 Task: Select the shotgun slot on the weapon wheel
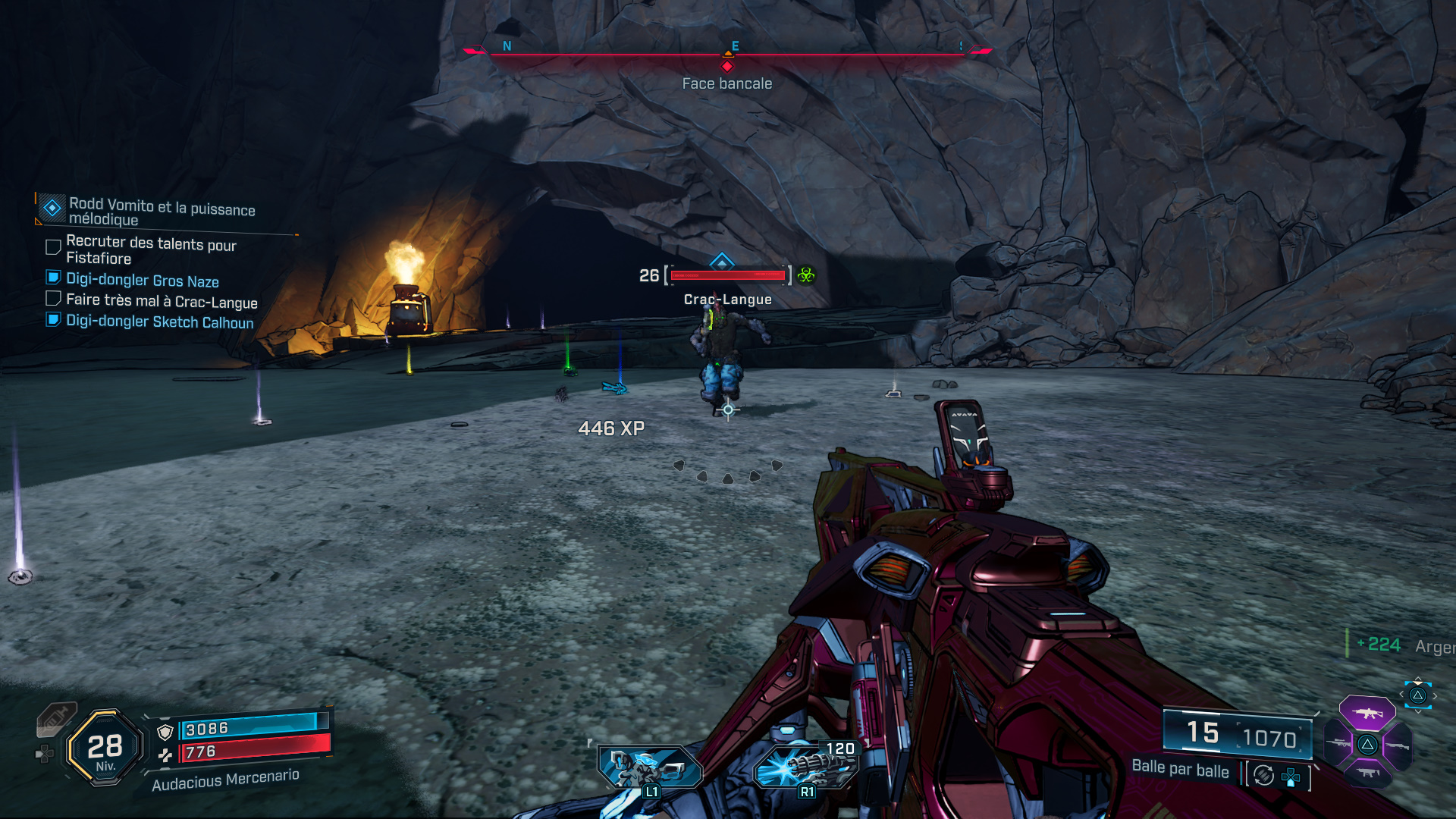pos(1398,745)
